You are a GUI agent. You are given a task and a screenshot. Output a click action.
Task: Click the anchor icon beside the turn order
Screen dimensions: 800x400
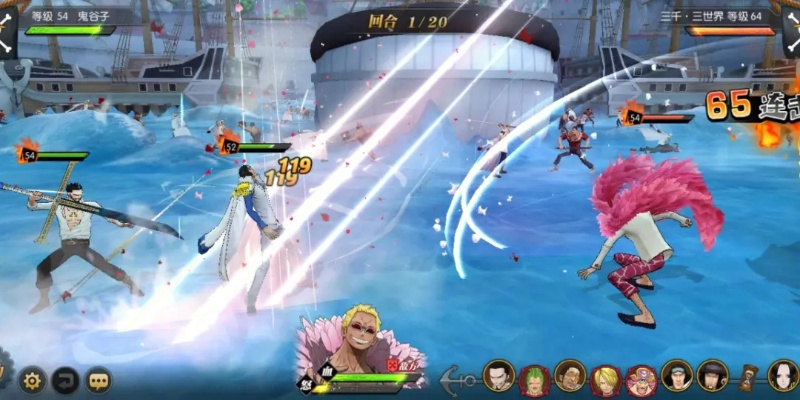pos(458,379)
